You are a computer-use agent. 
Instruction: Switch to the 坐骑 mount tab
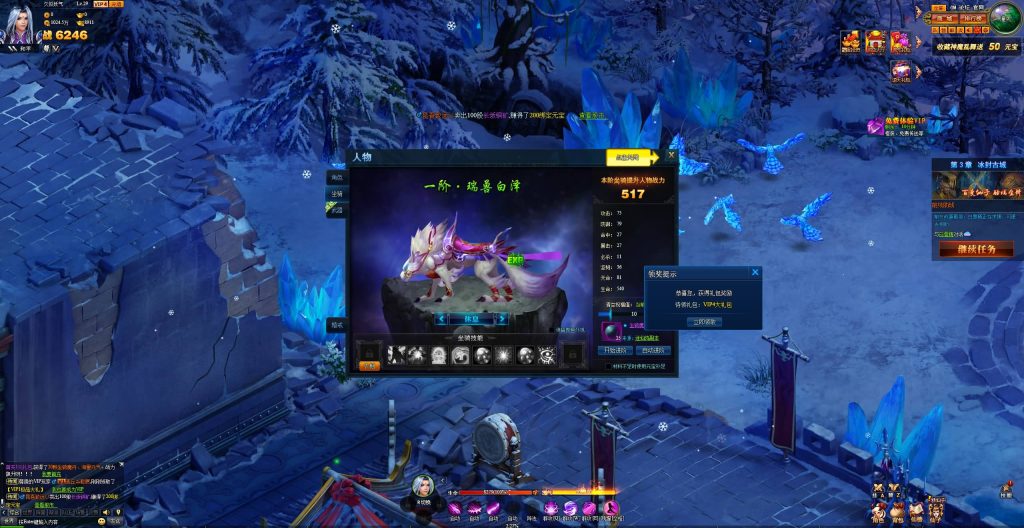pyautogui.click(x=336, y=193)
